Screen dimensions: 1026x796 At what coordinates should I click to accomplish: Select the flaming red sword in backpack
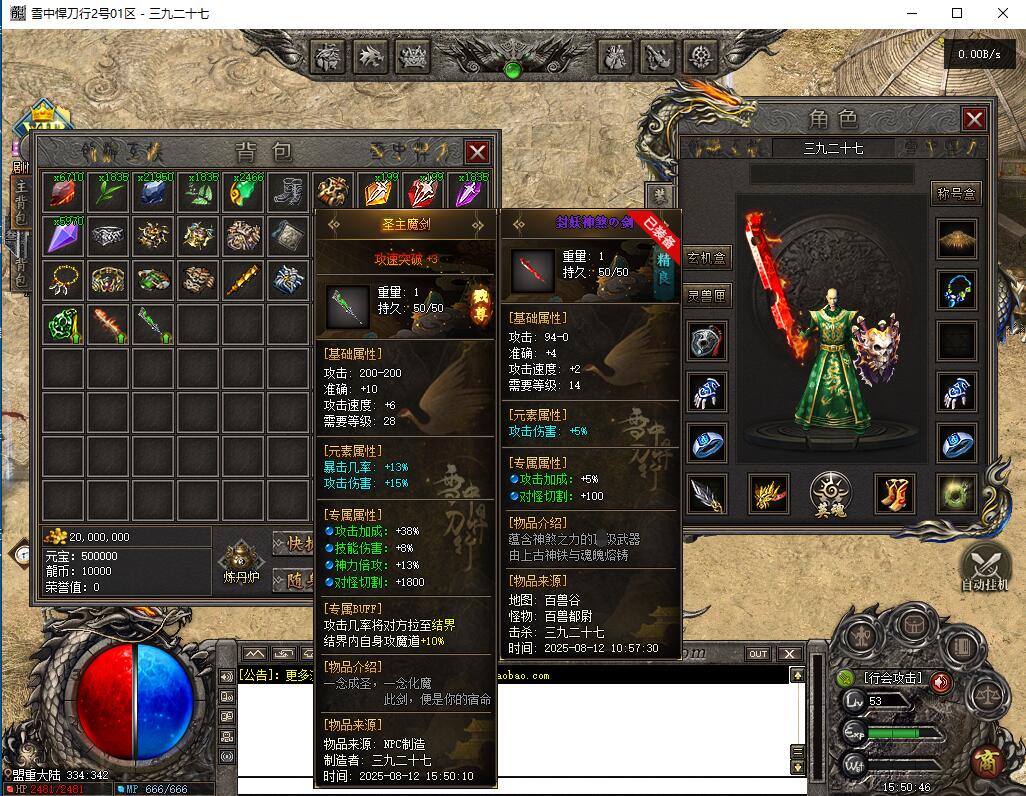pyautogui.click(x=108, y=324)
